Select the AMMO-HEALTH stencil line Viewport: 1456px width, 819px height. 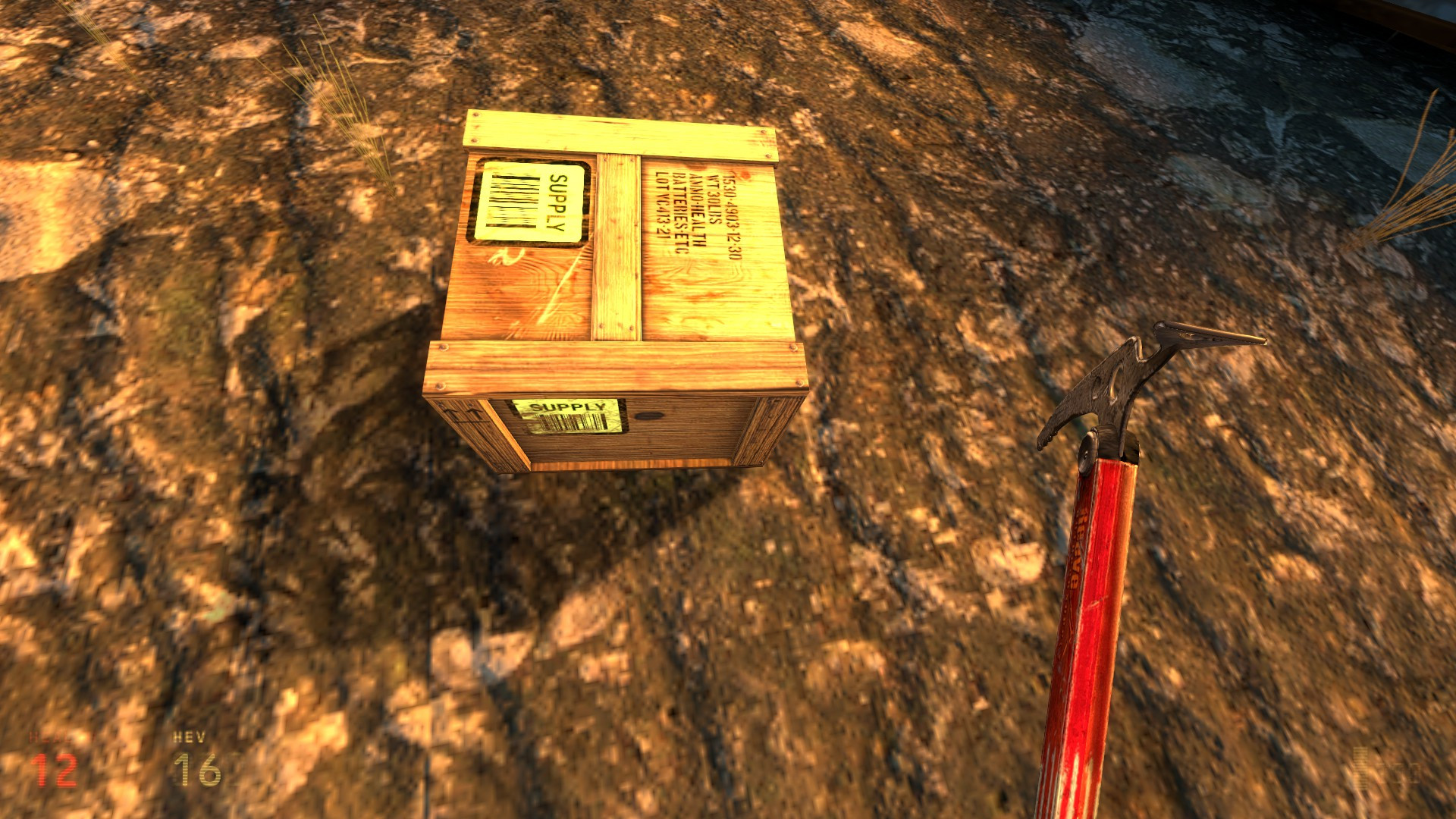697,209
